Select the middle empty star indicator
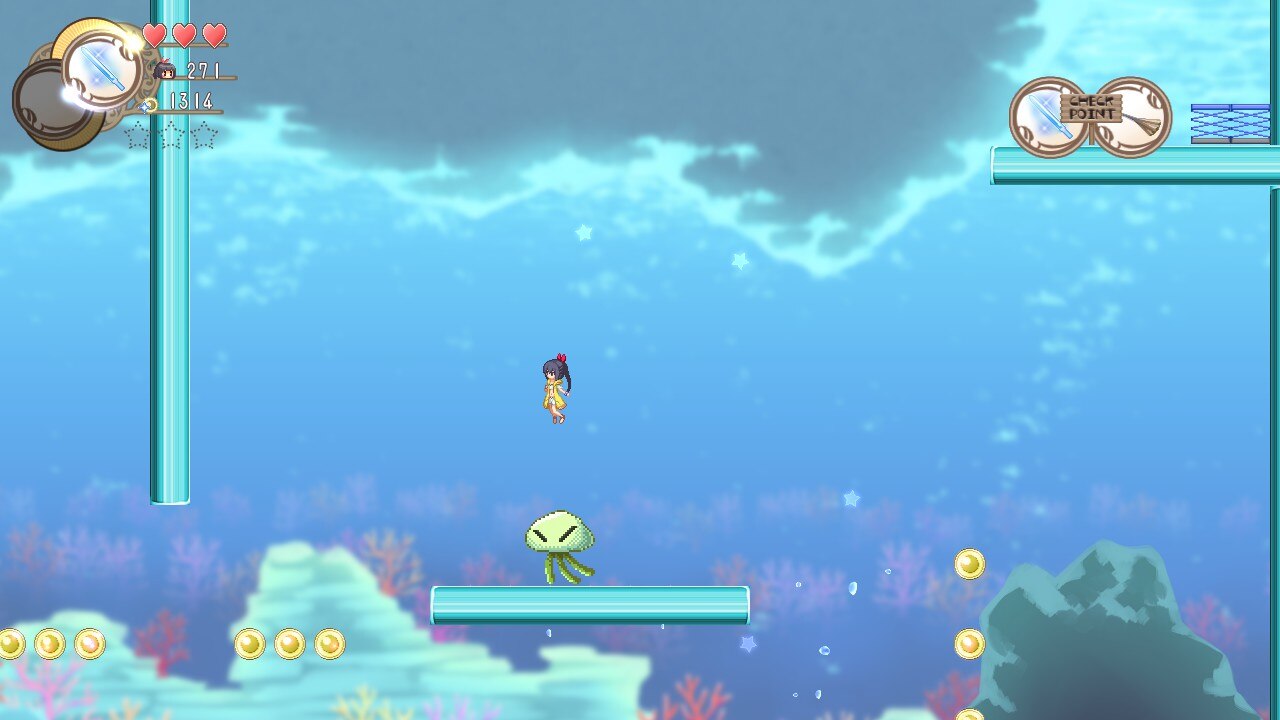Screen dimensions: 1280x720 point(171,135)
